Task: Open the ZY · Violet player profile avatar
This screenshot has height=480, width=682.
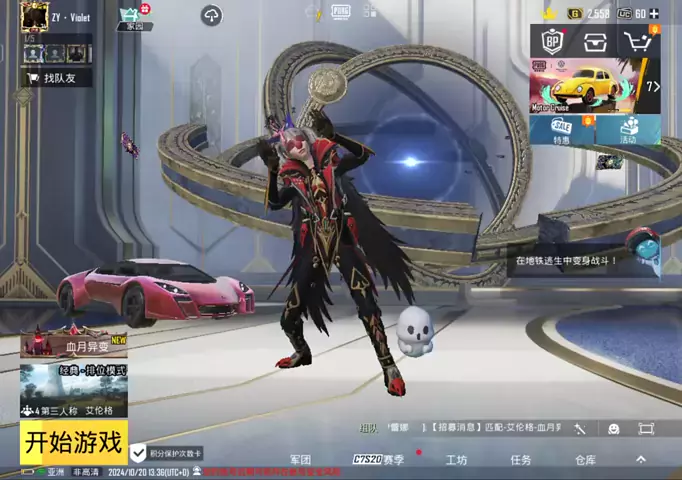Action: pyautogui.click(x=35, y=17)
